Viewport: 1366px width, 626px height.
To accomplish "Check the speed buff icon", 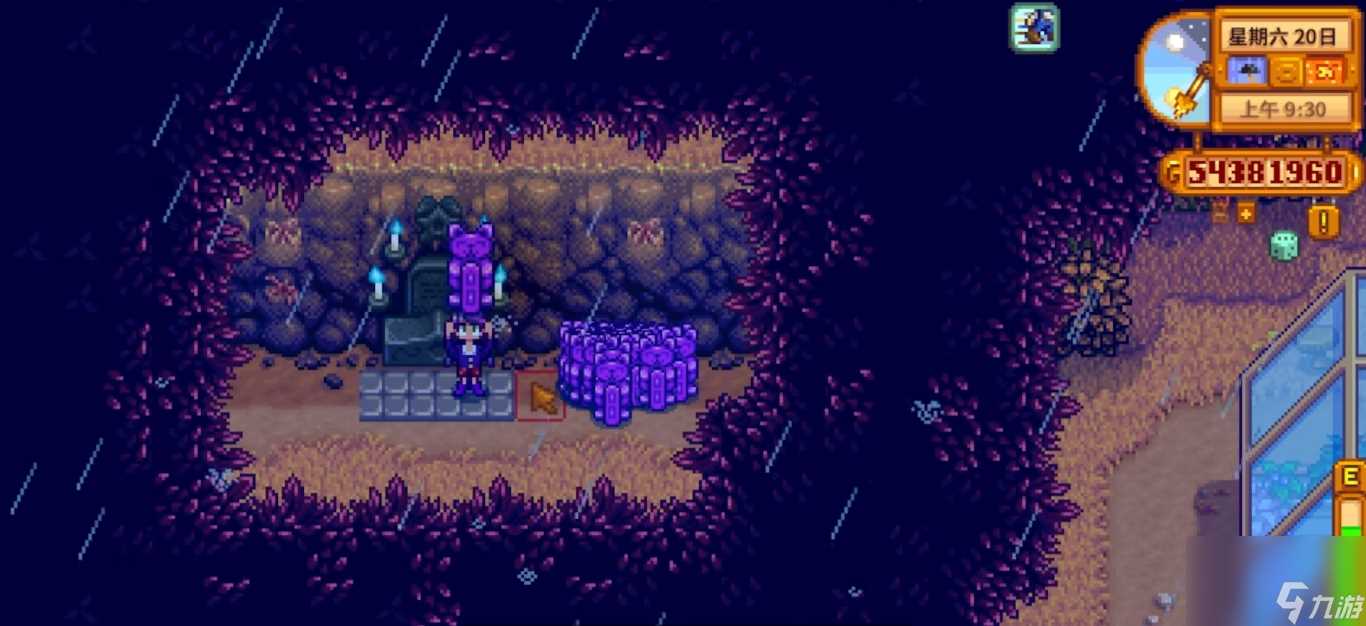I will pos(1034,27).
